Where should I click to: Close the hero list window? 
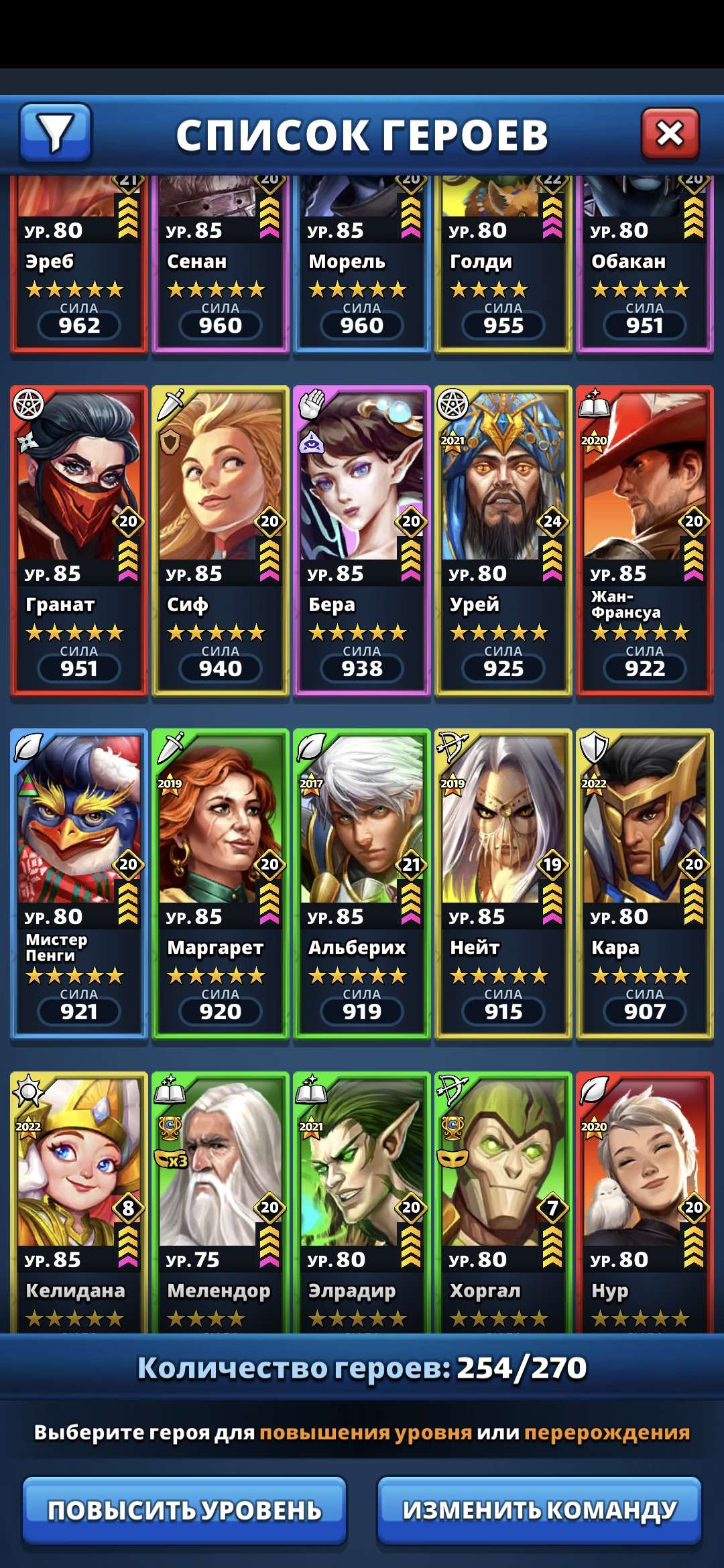[x=670, y=134]
